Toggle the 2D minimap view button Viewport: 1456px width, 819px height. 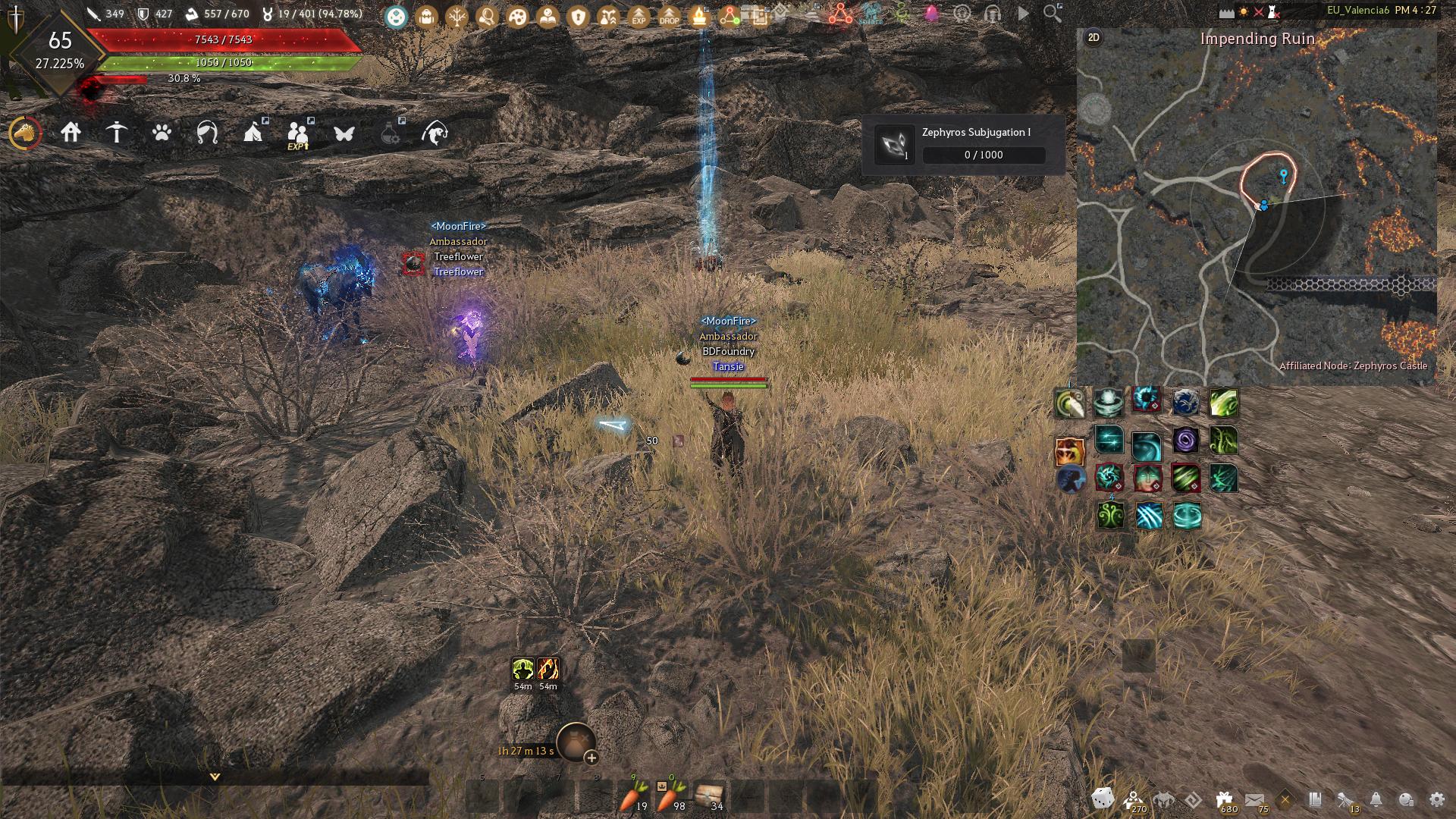[x=1094, y=38]
